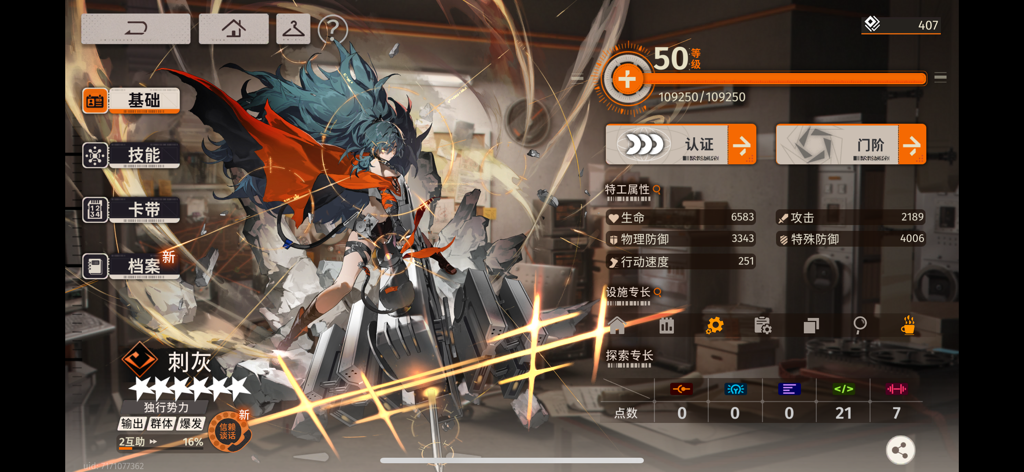Screen dimensions: 1024x472
Task: Open the outfit hanger button
Action: tap(293, 29)
